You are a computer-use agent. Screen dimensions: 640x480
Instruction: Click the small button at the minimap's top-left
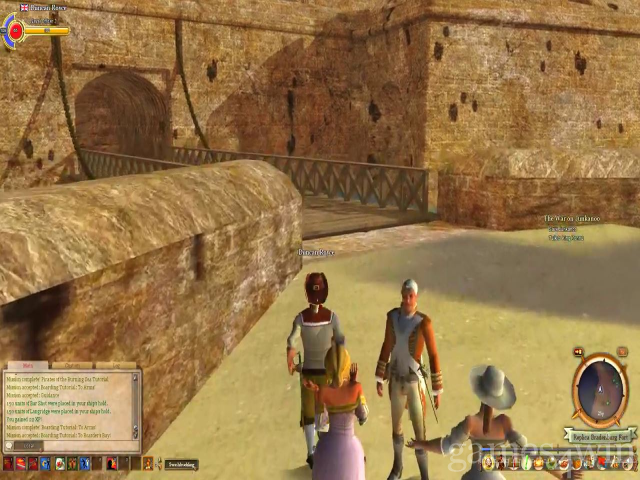[x=579, y=353]
